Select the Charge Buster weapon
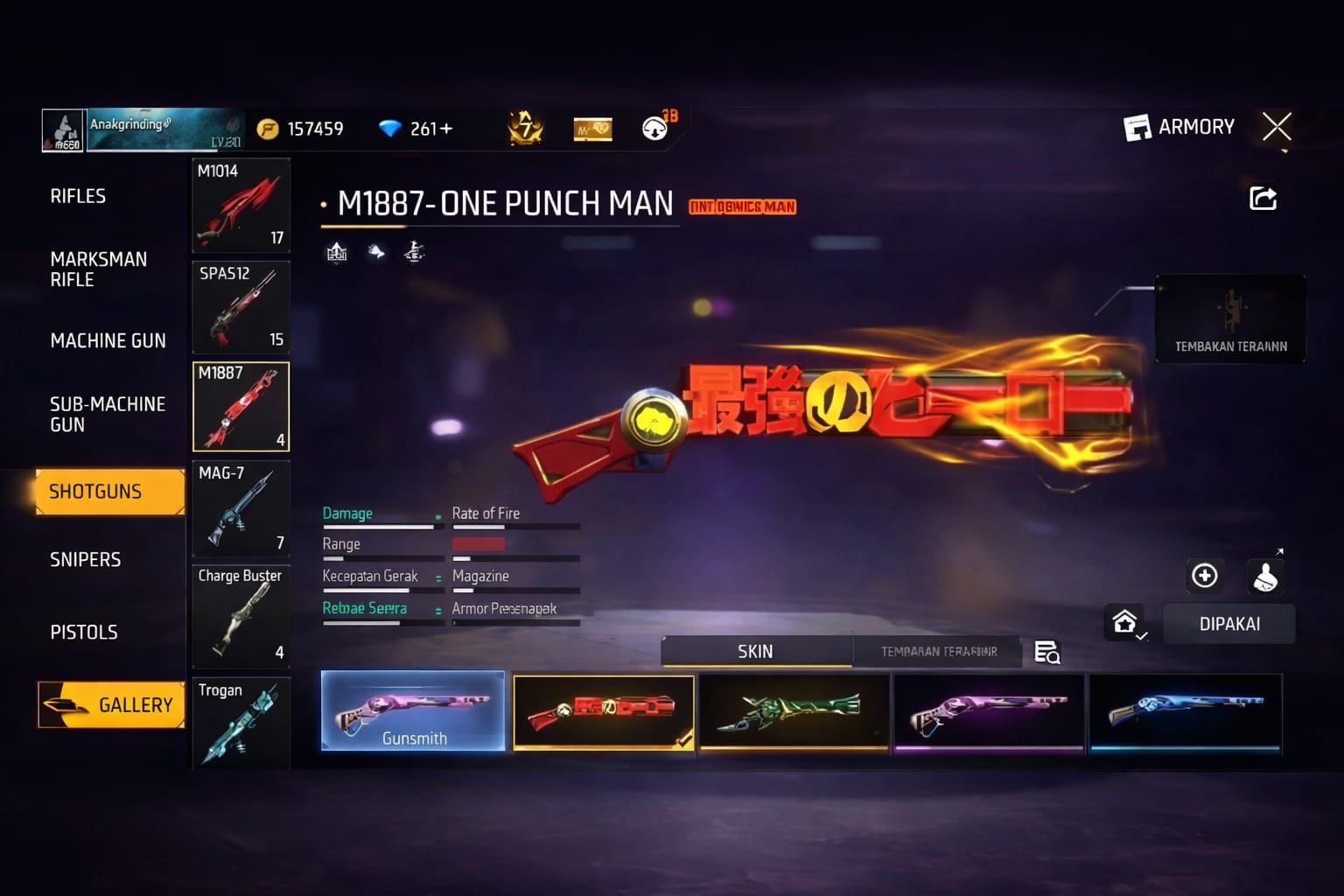Viewport: 1344px width, 896px height. coord(241,615)
